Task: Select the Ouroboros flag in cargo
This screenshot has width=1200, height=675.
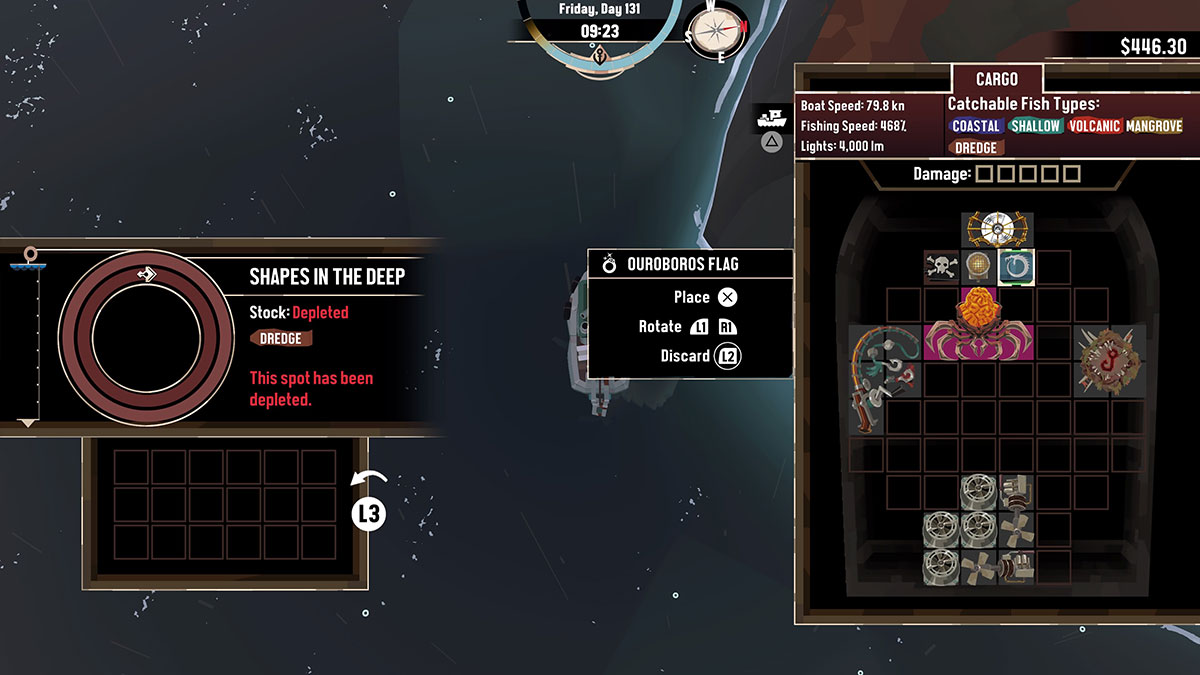Action: [x=1016, y=268]
